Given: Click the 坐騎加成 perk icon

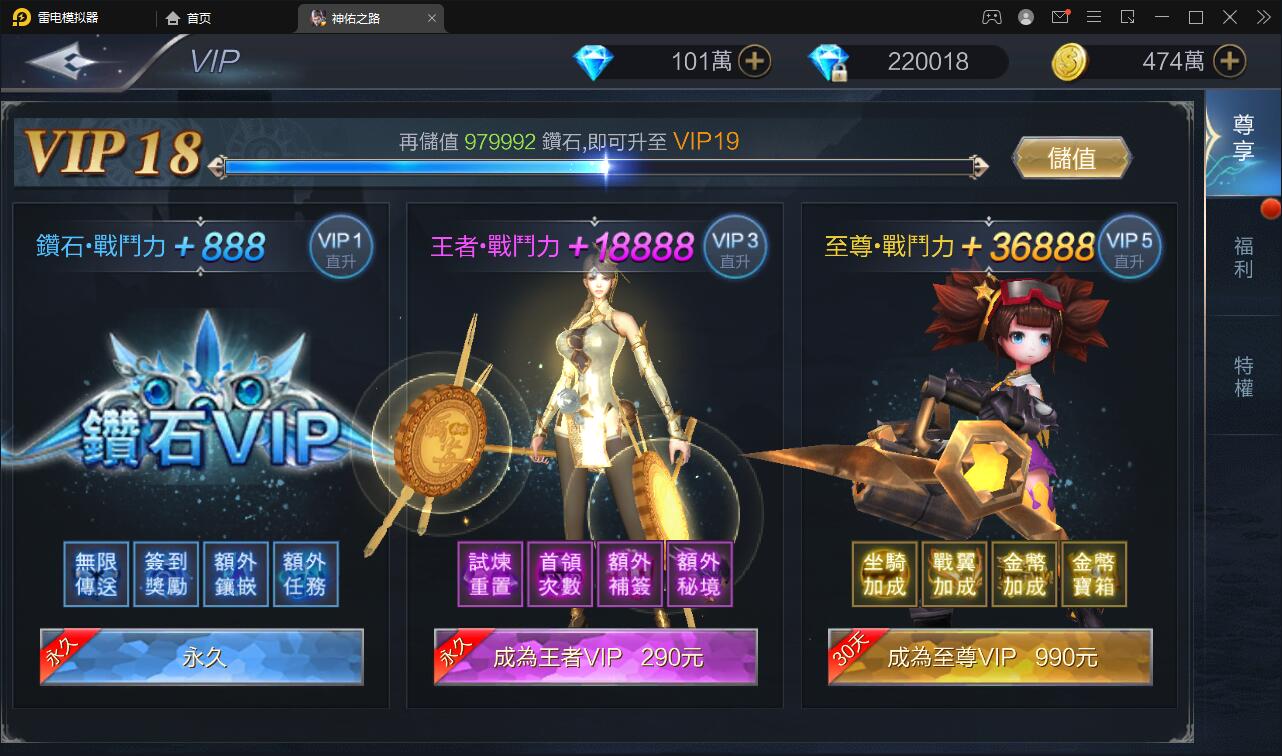Looking at the screenshot, I should pyautogui.click(x=886, y=573).
